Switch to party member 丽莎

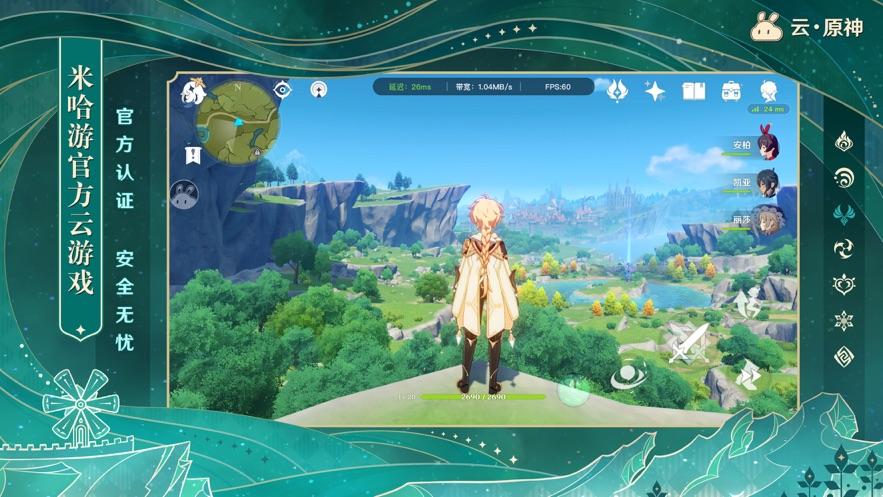767,221
